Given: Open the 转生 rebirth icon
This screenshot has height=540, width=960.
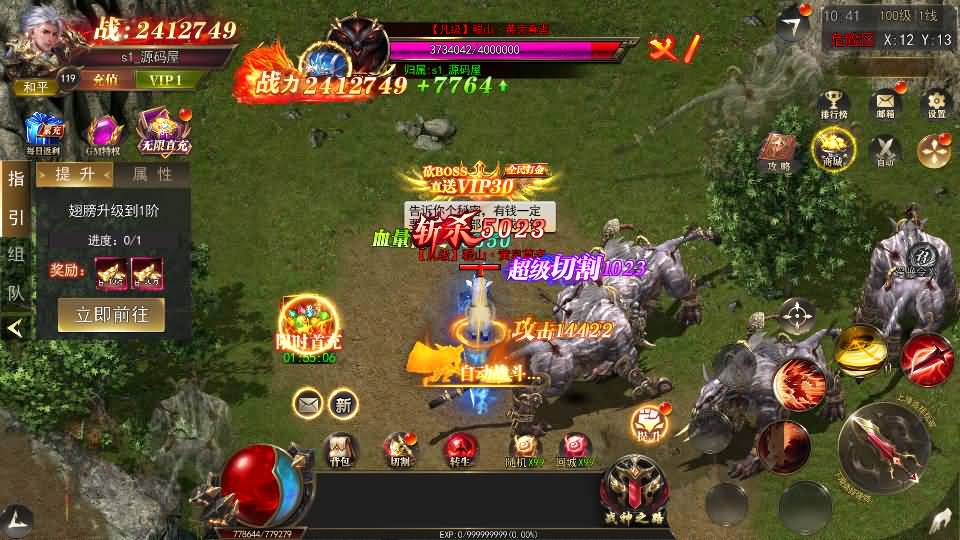Looking at the screenshot, I should click(x=458, y=450).
